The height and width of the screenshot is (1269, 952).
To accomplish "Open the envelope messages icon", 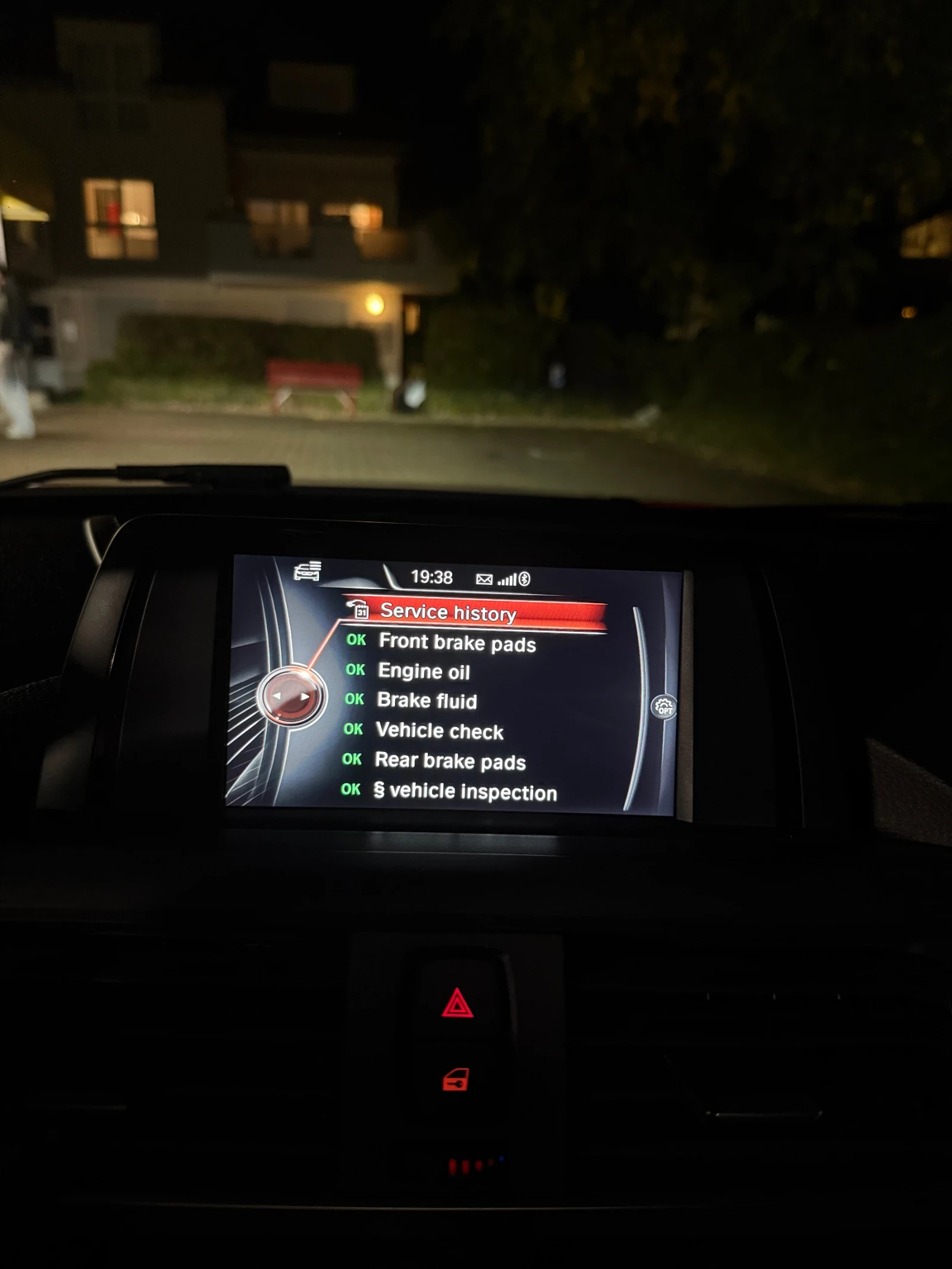I will pos(484,579).
